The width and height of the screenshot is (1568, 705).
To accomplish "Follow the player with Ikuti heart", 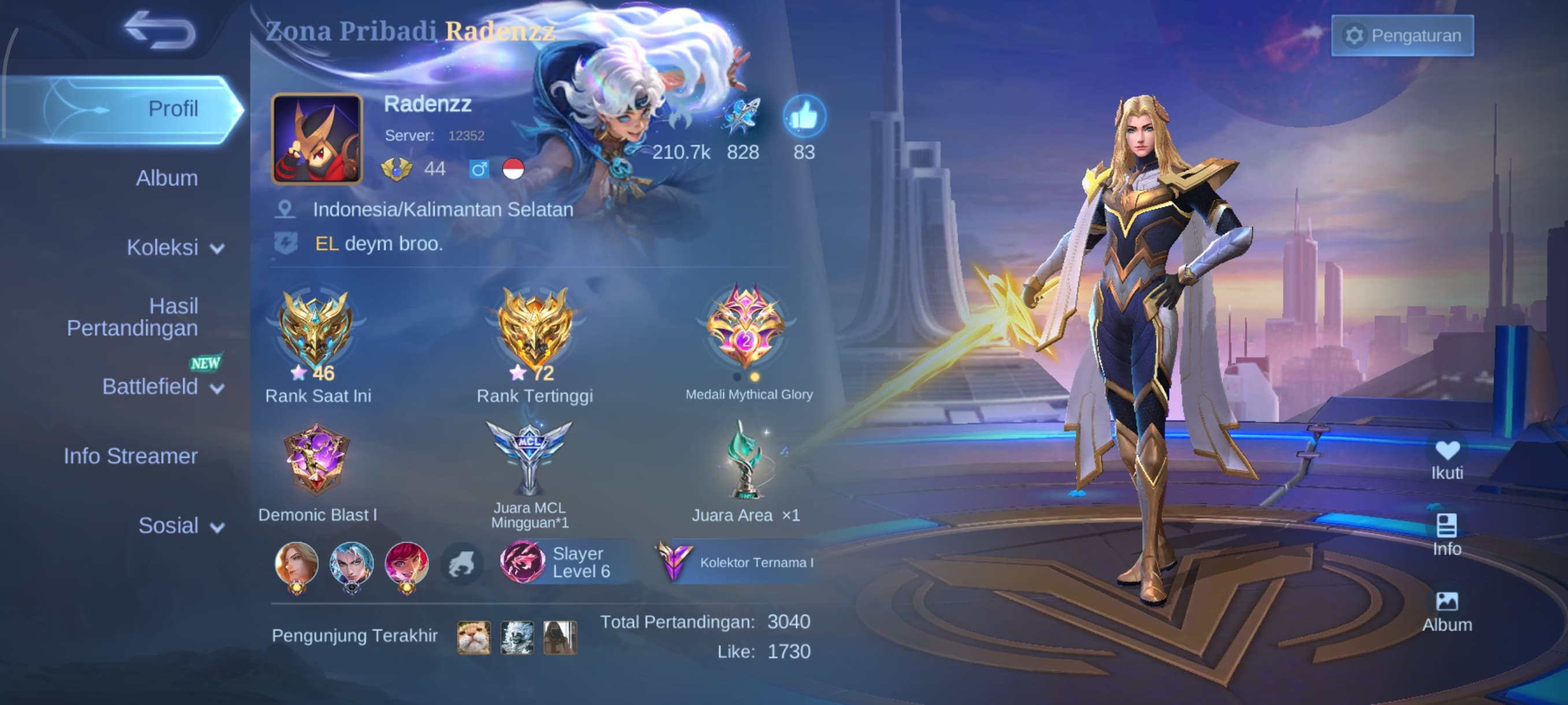I will [1446, 459].
